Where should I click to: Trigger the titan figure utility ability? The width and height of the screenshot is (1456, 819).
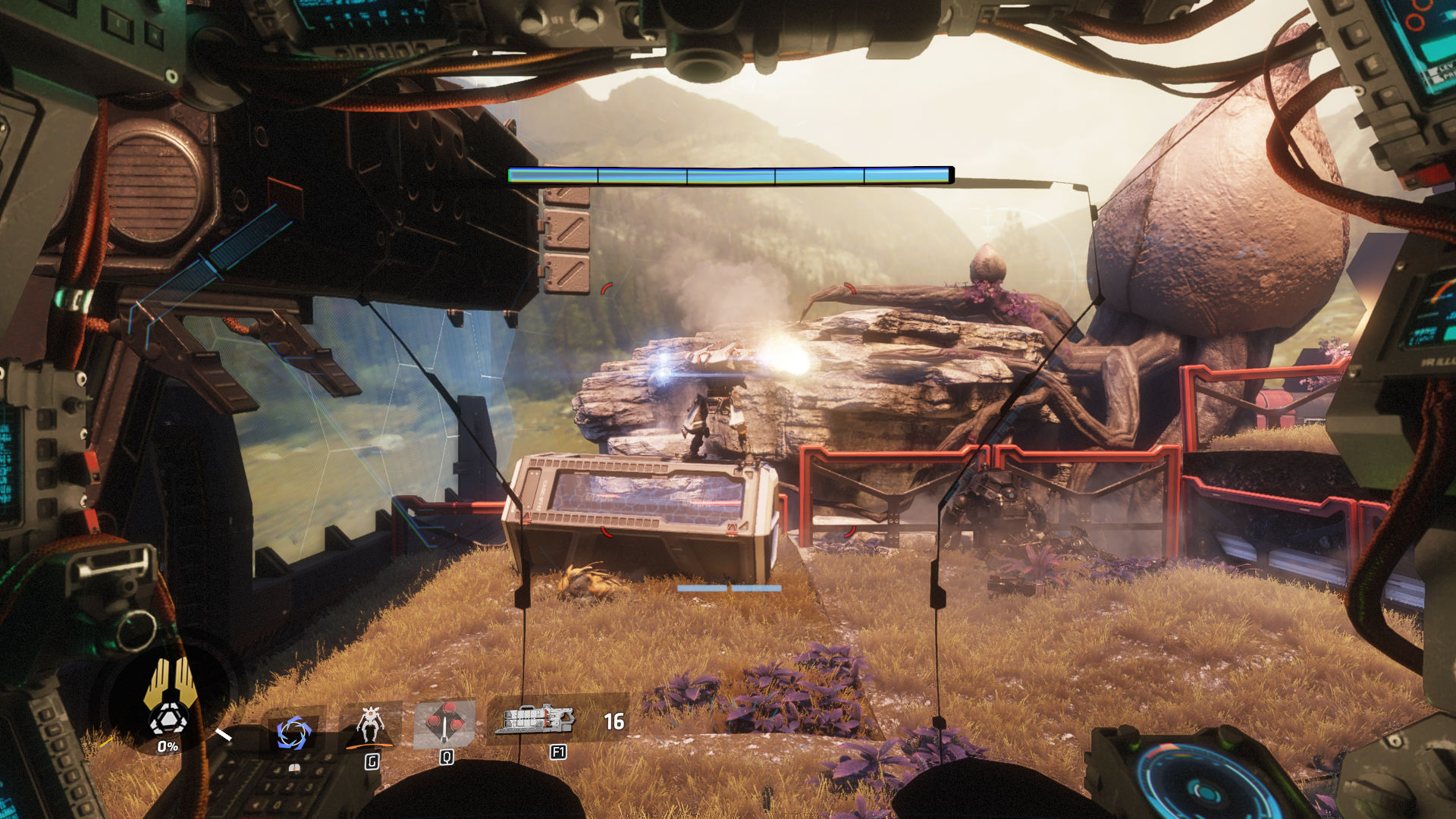pos(370,725)
